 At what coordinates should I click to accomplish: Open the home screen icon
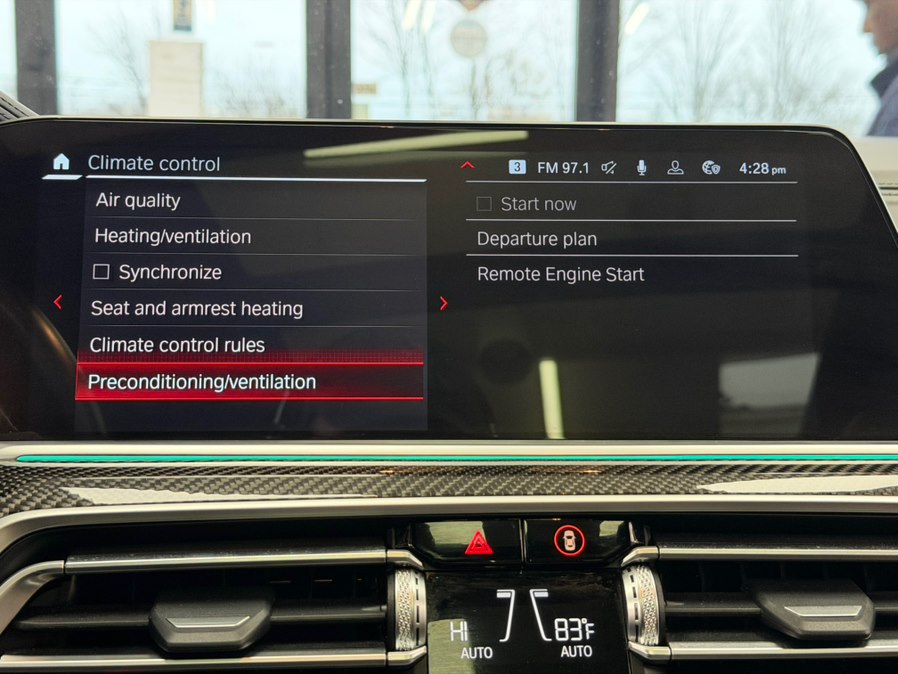pyautogui.click(x=61, y=162)
